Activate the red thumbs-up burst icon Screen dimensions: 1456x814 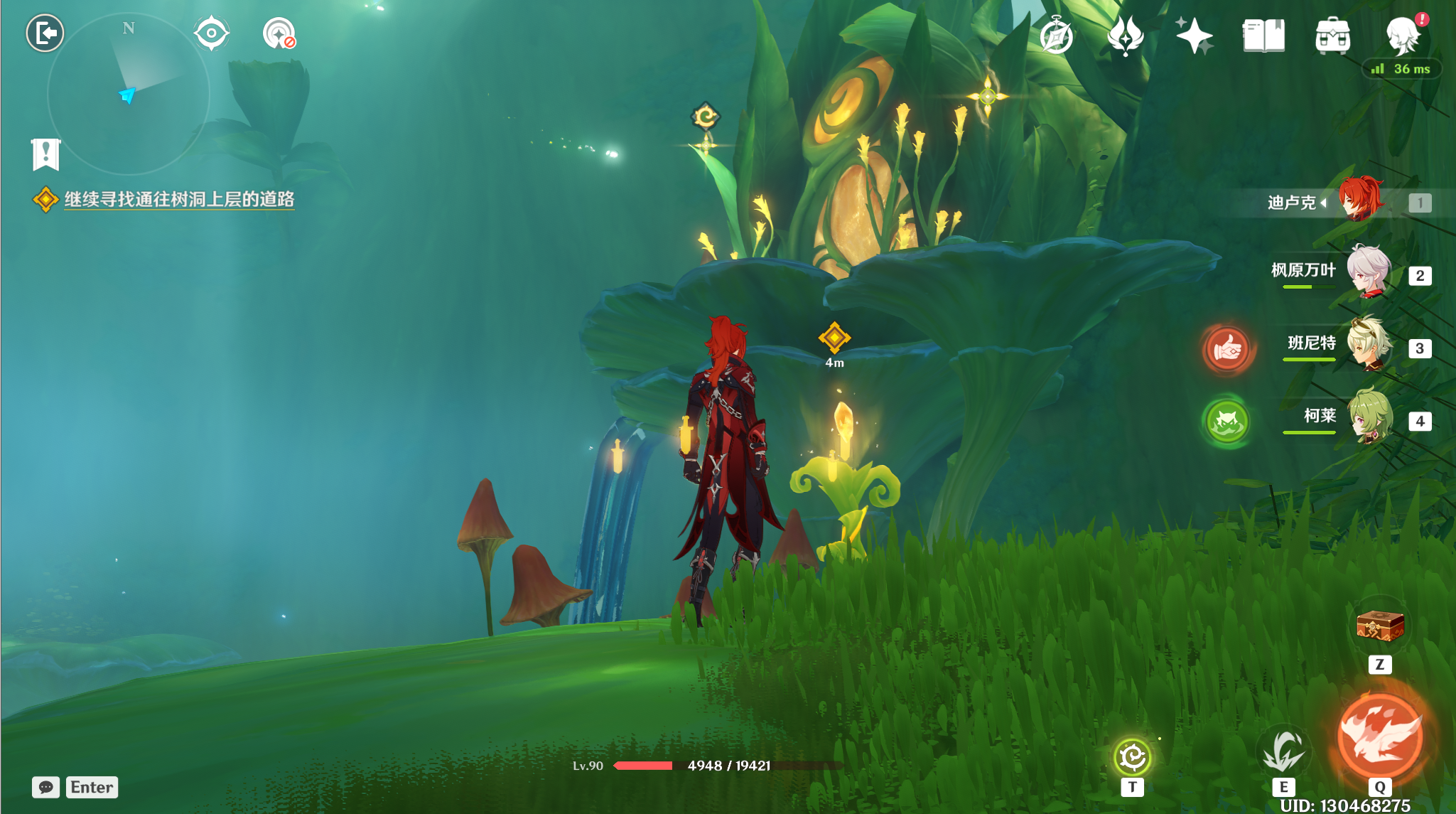point(1227,349)
